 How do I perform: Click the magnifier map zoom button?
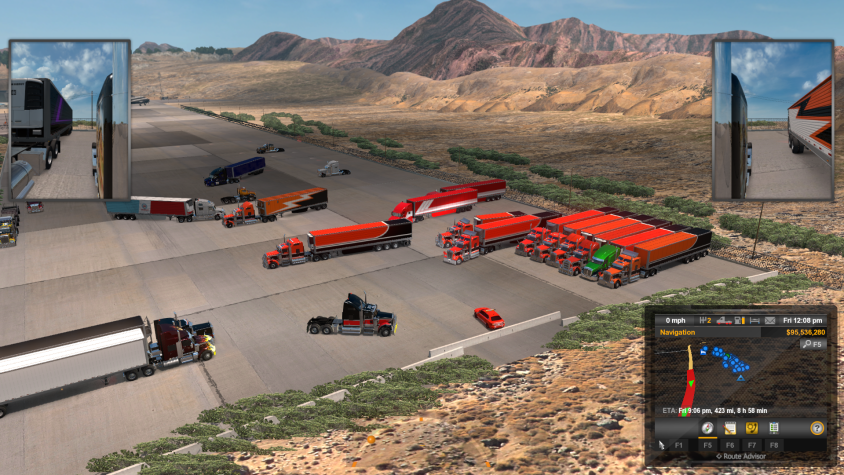812,344
